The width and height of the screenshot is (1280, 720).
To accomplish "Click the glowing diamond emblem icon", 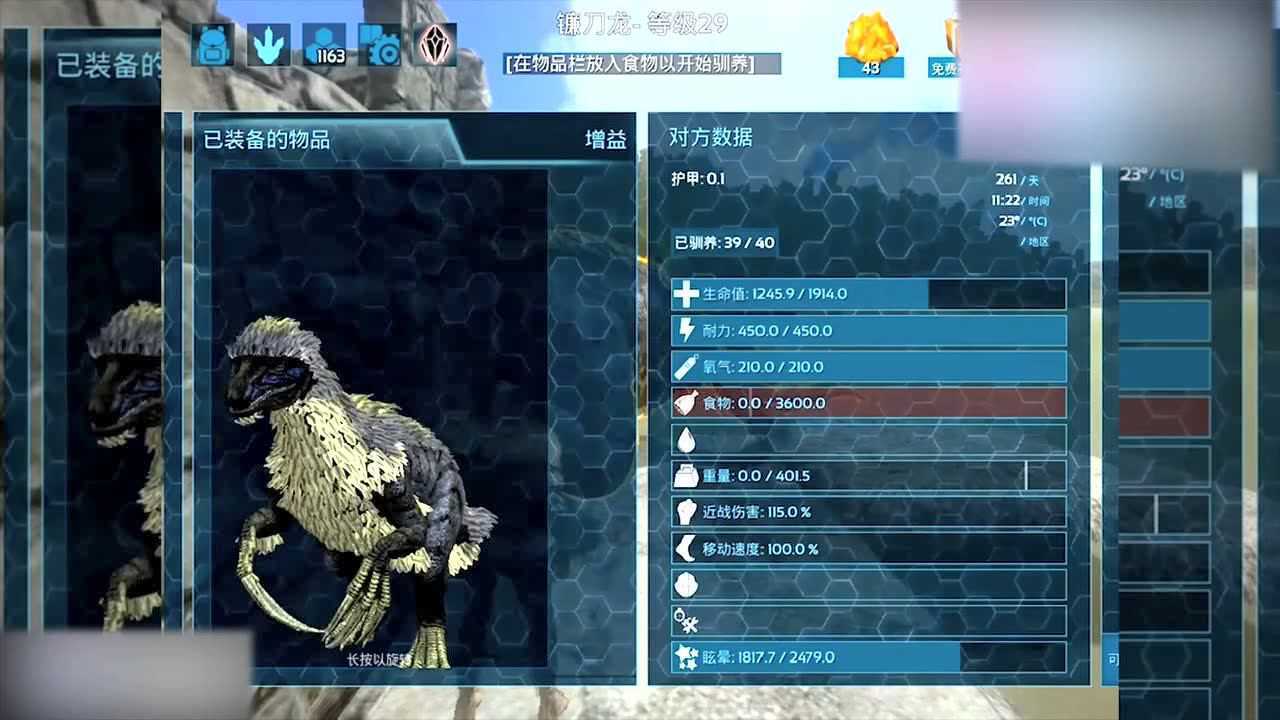I will click(x=434, y=46).
